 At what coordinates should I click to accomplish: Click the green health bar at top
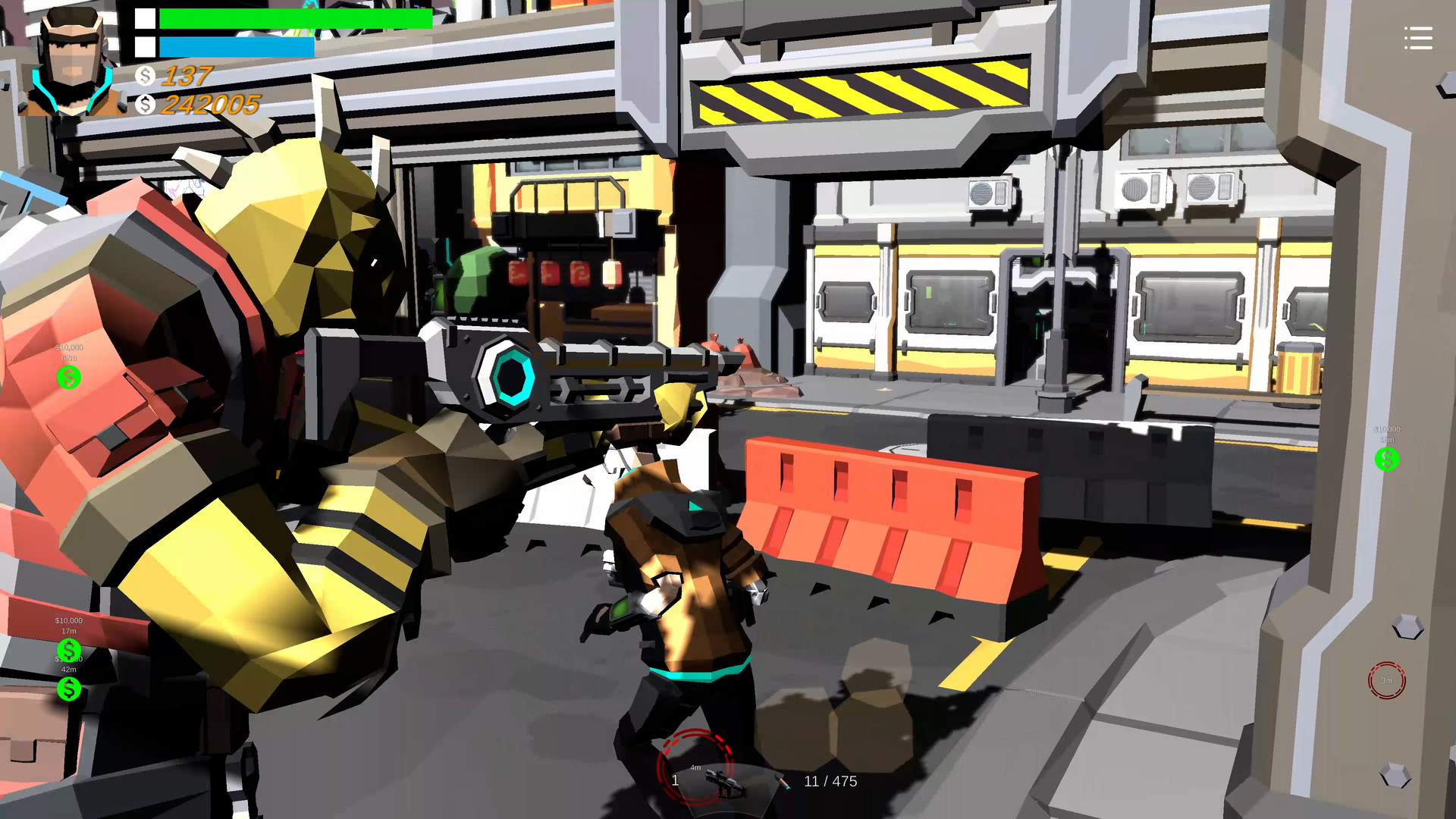point(296,19)
